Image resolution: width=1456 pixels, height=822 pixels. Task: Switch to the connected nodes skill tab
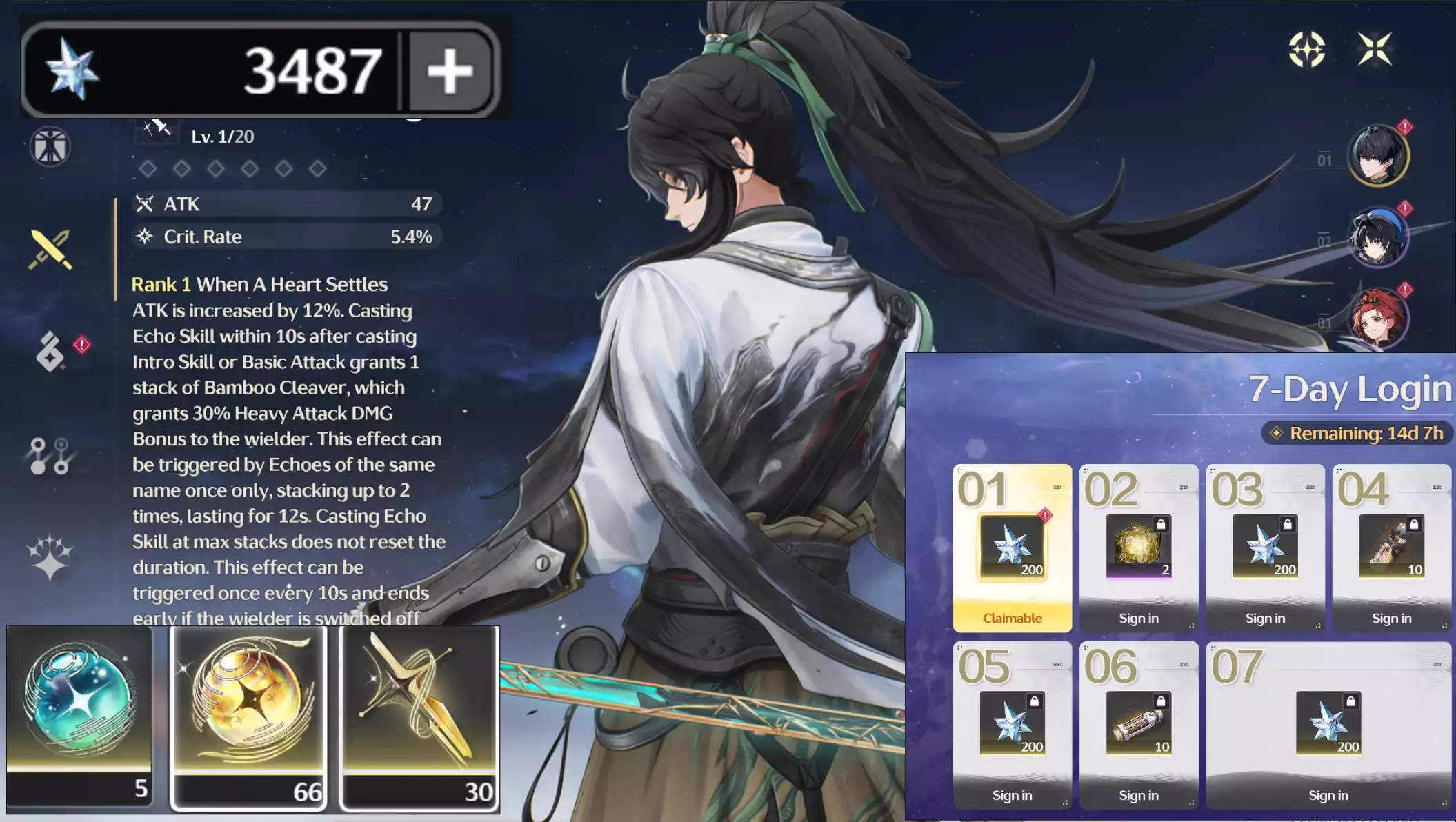(50, 456)
